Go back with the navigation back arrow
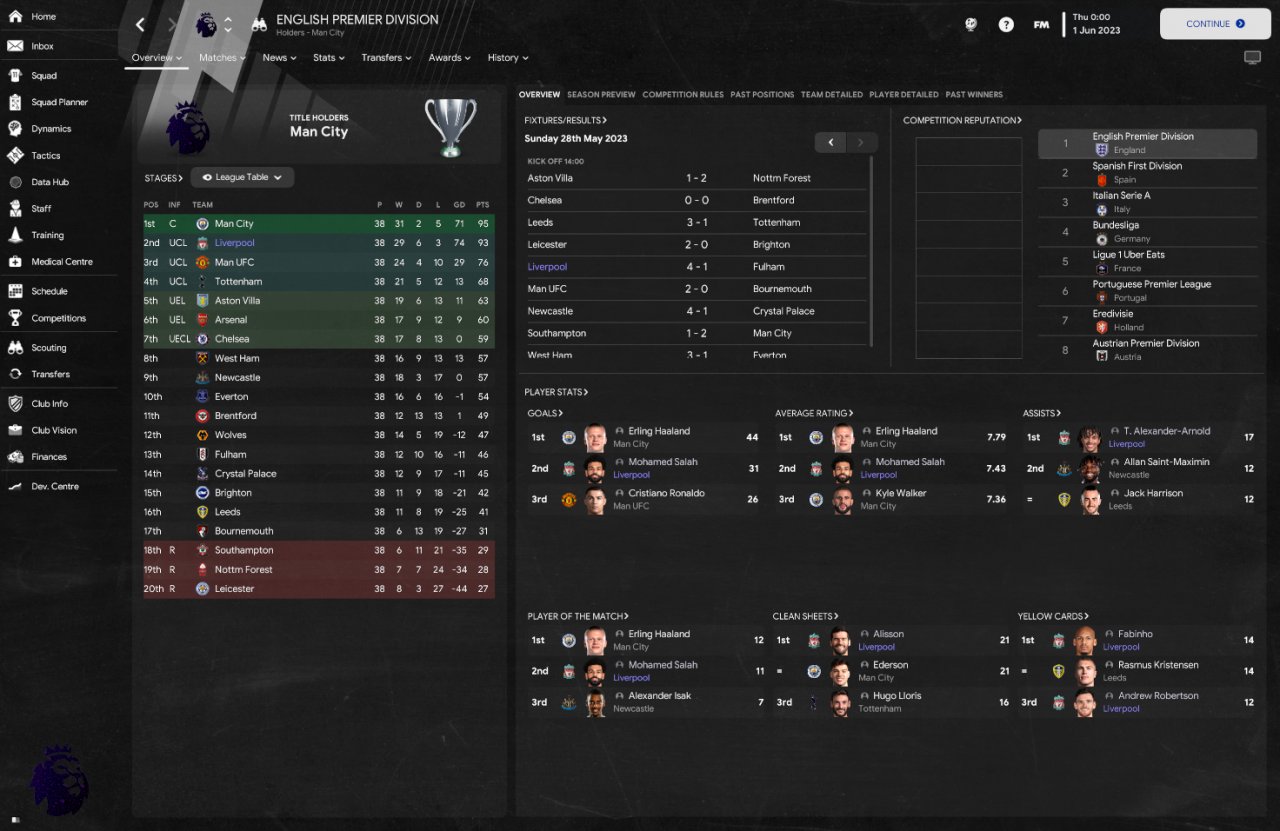 [x=140, y=24]
